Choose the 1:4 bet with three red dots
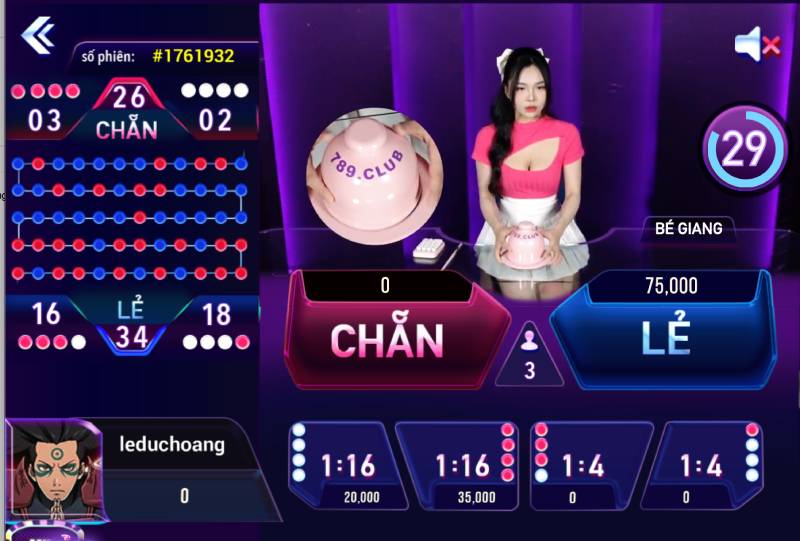This screenshot has width=800, height=541. pyautogui.click(x=586, y=465)
